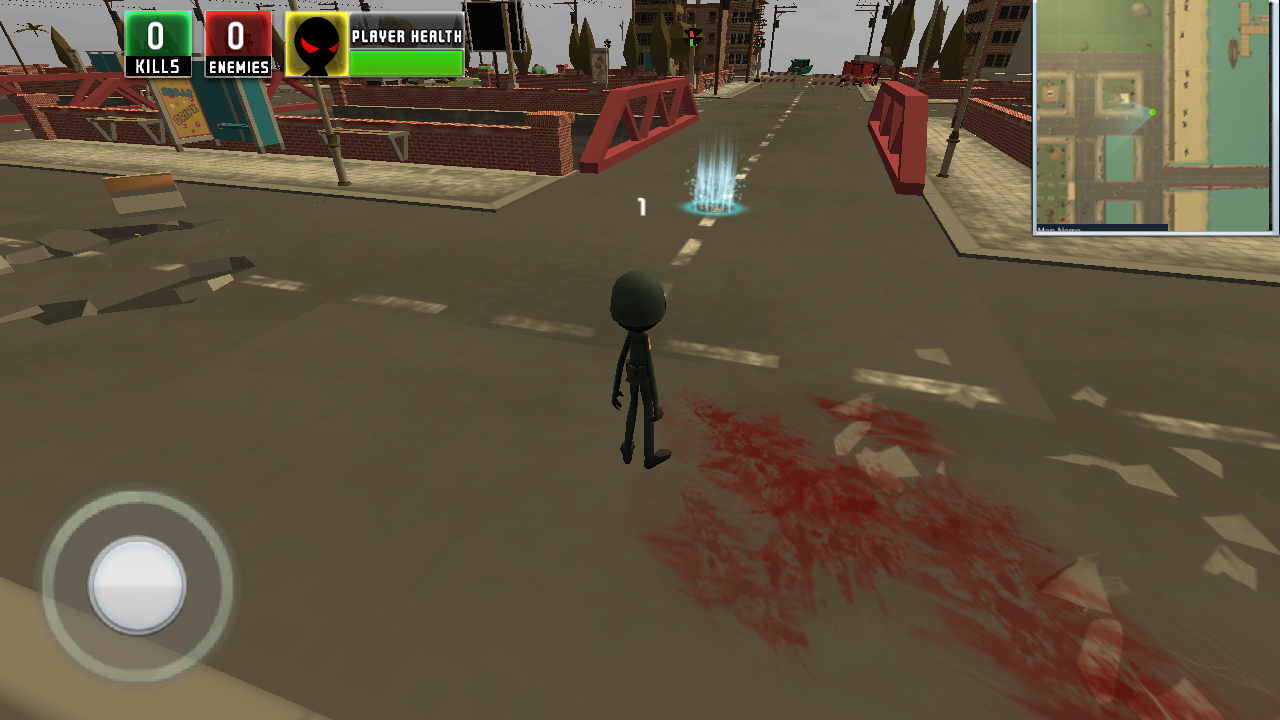
Task: Click the green player dot on minimap
Action: [1152, 112]
